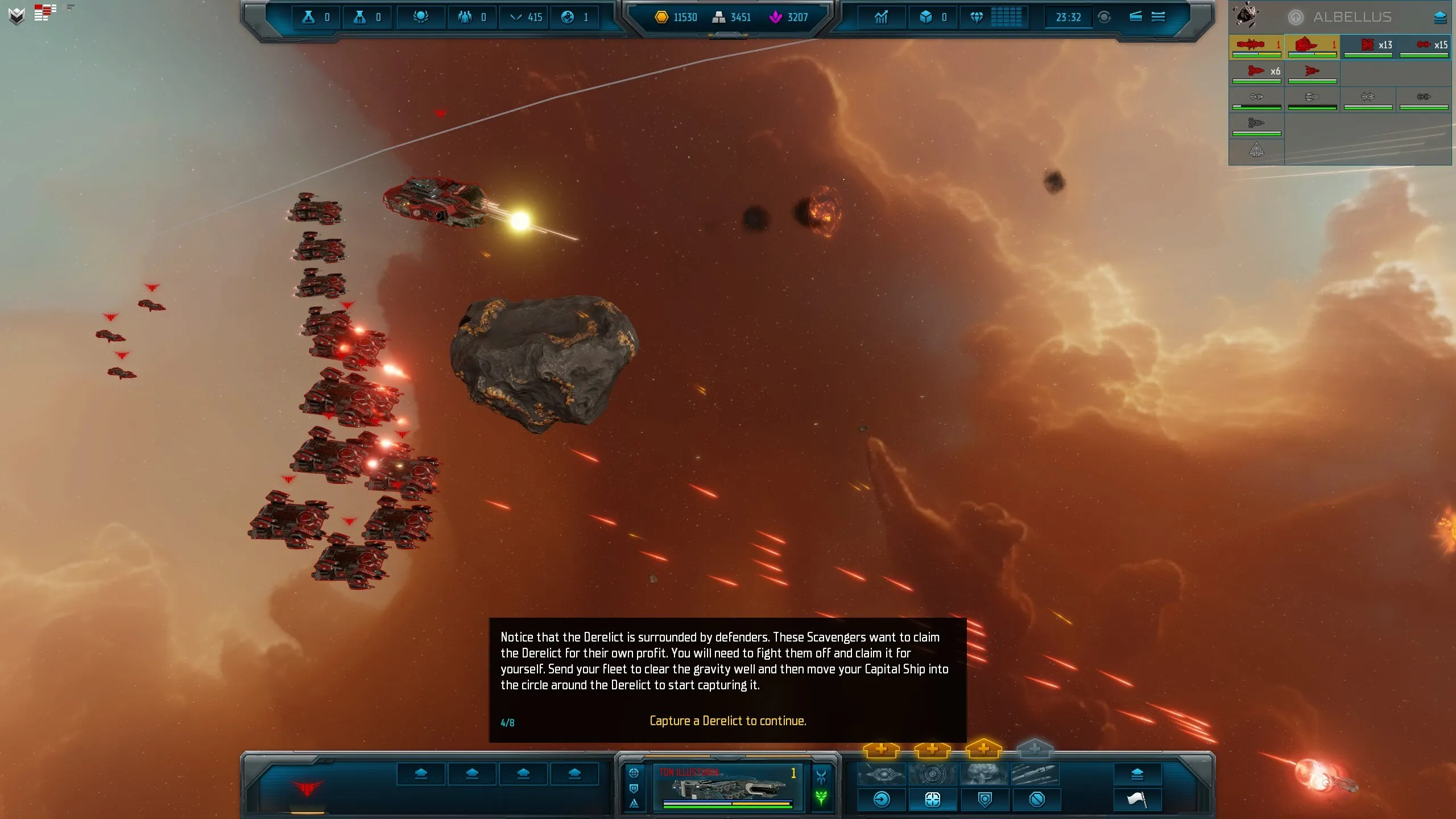Click the shield stance command button
This screenshot has width=1456, height=819.
click(x=985, y=800)
